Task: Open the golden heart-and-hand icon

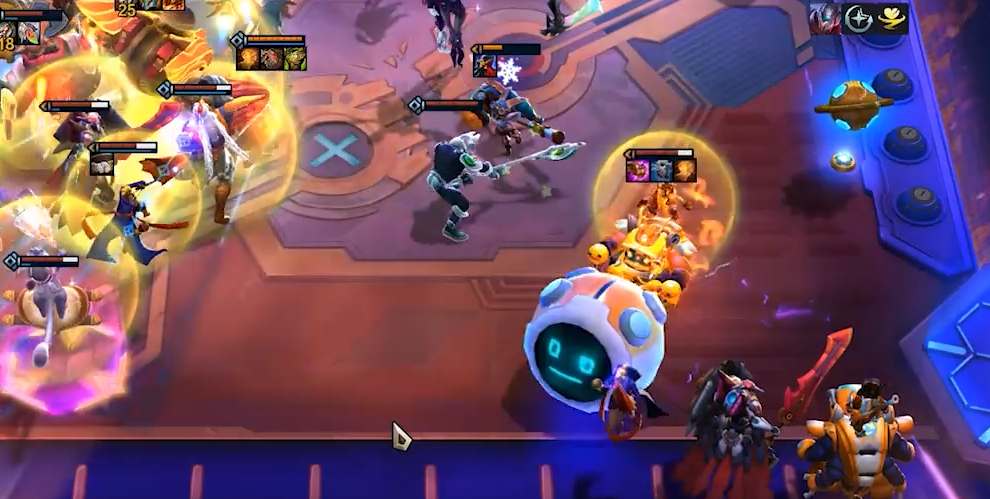Action: [x=892, y=18]
